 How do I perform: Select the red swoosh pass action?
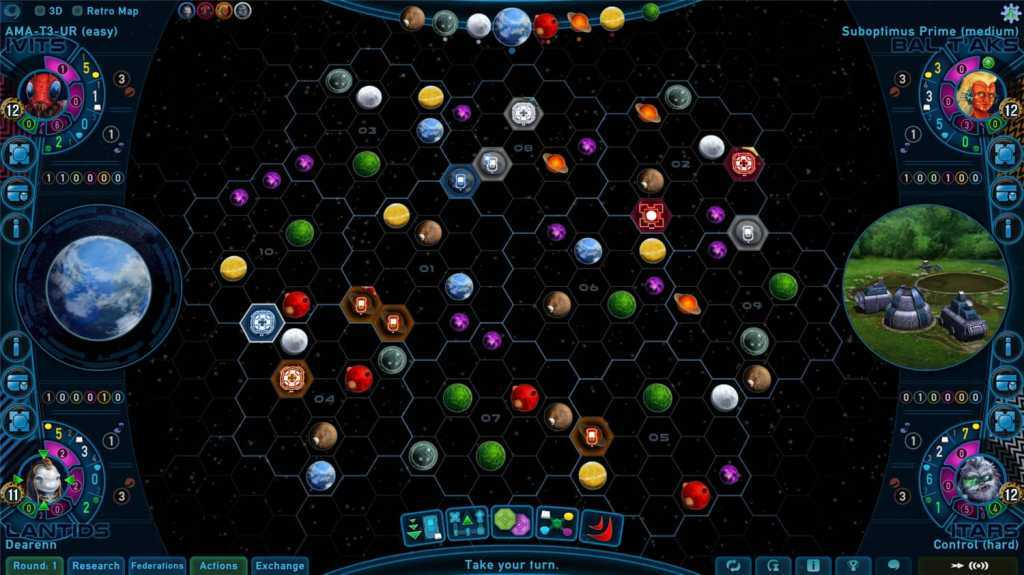(601, 526)
